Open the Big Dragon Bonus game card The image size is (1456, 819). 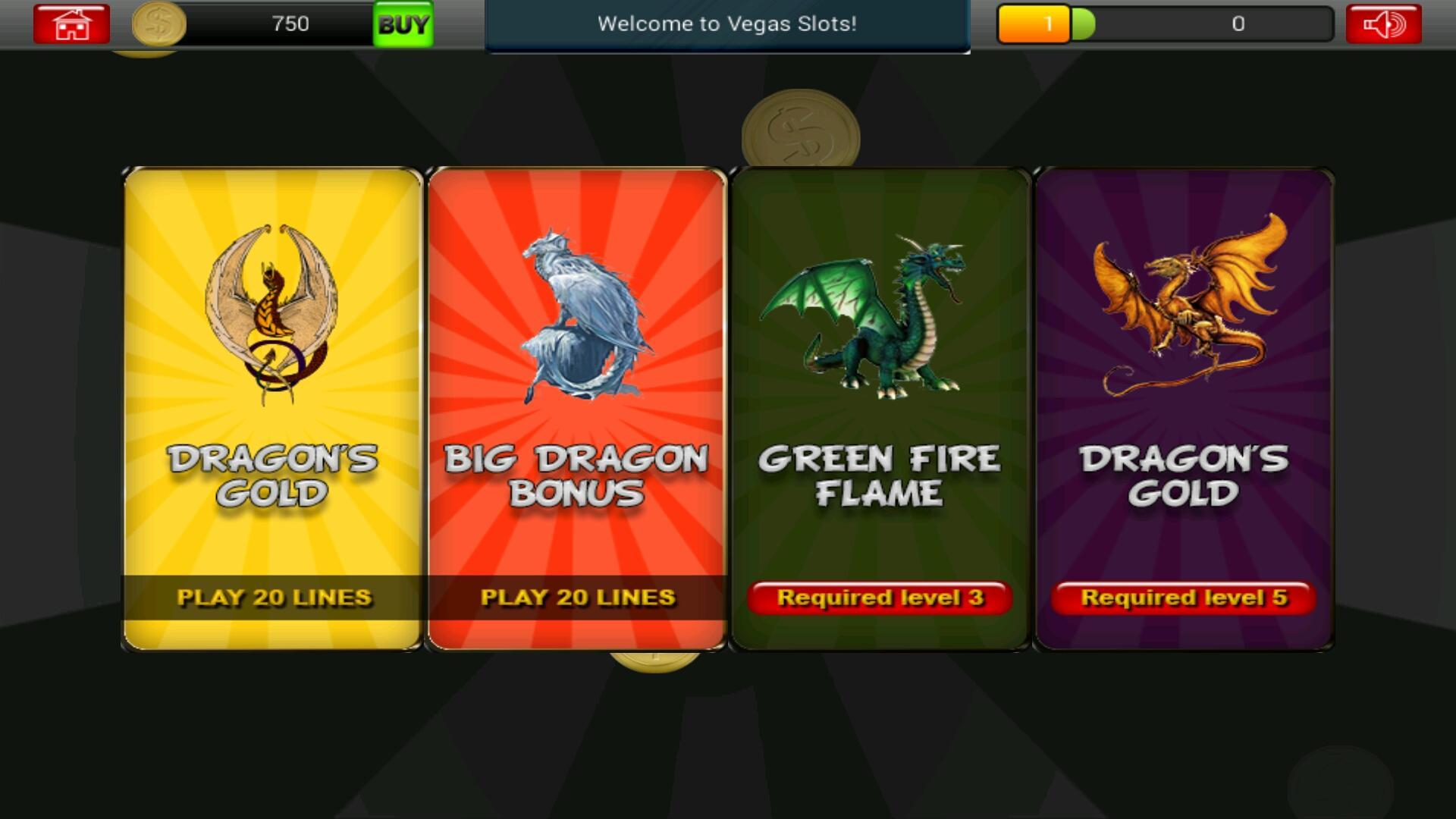click(x=578, y=409)
